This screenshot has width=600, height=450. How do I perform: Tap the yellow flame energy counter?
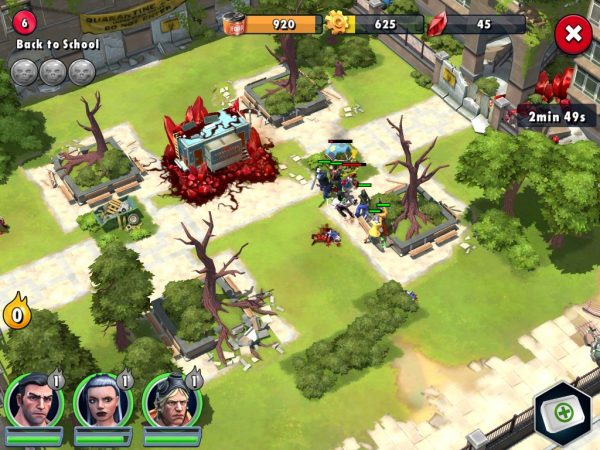coord(16,313)
